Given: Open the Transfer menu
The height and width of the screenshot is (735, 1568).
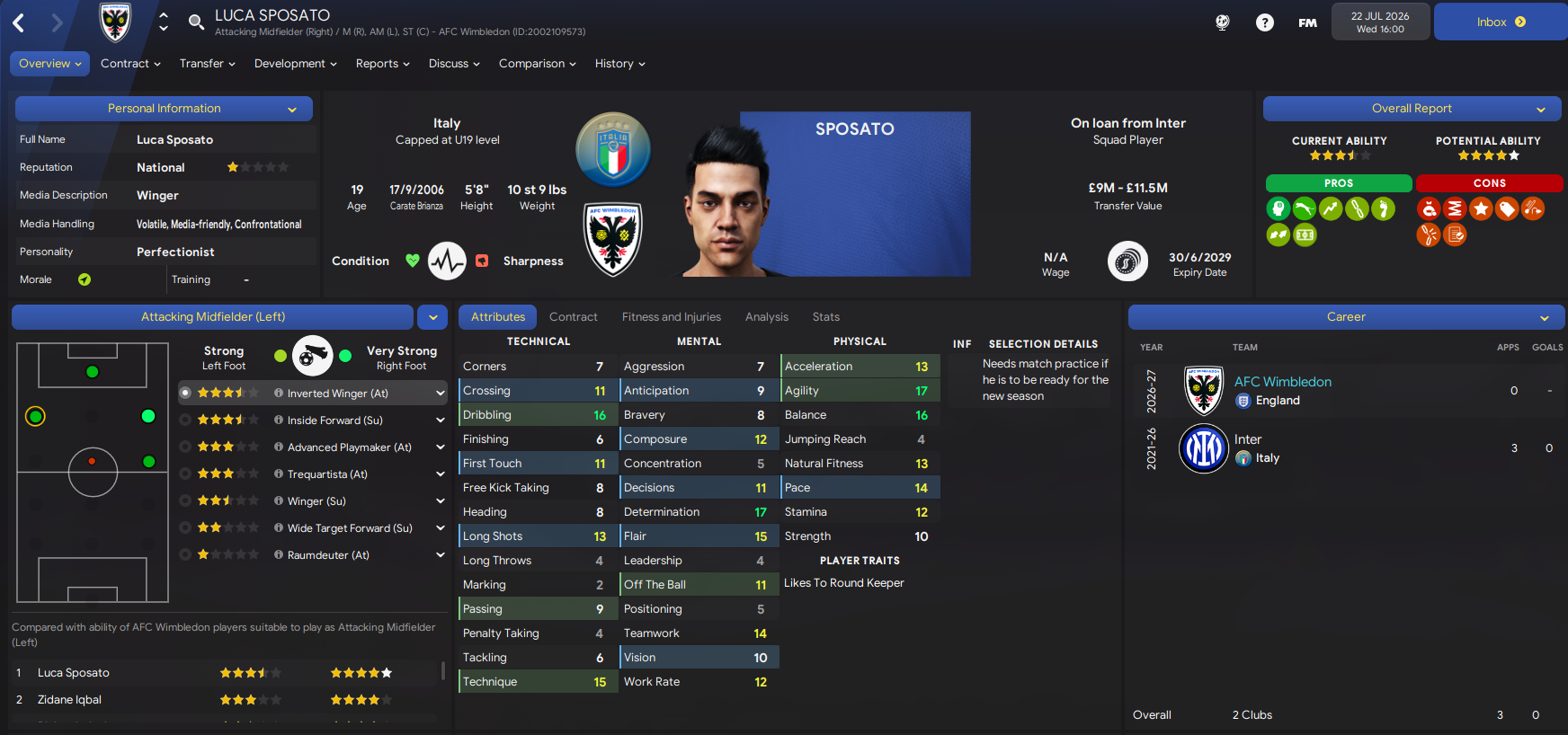Looking at the screenshot, I should pos(207,64).
